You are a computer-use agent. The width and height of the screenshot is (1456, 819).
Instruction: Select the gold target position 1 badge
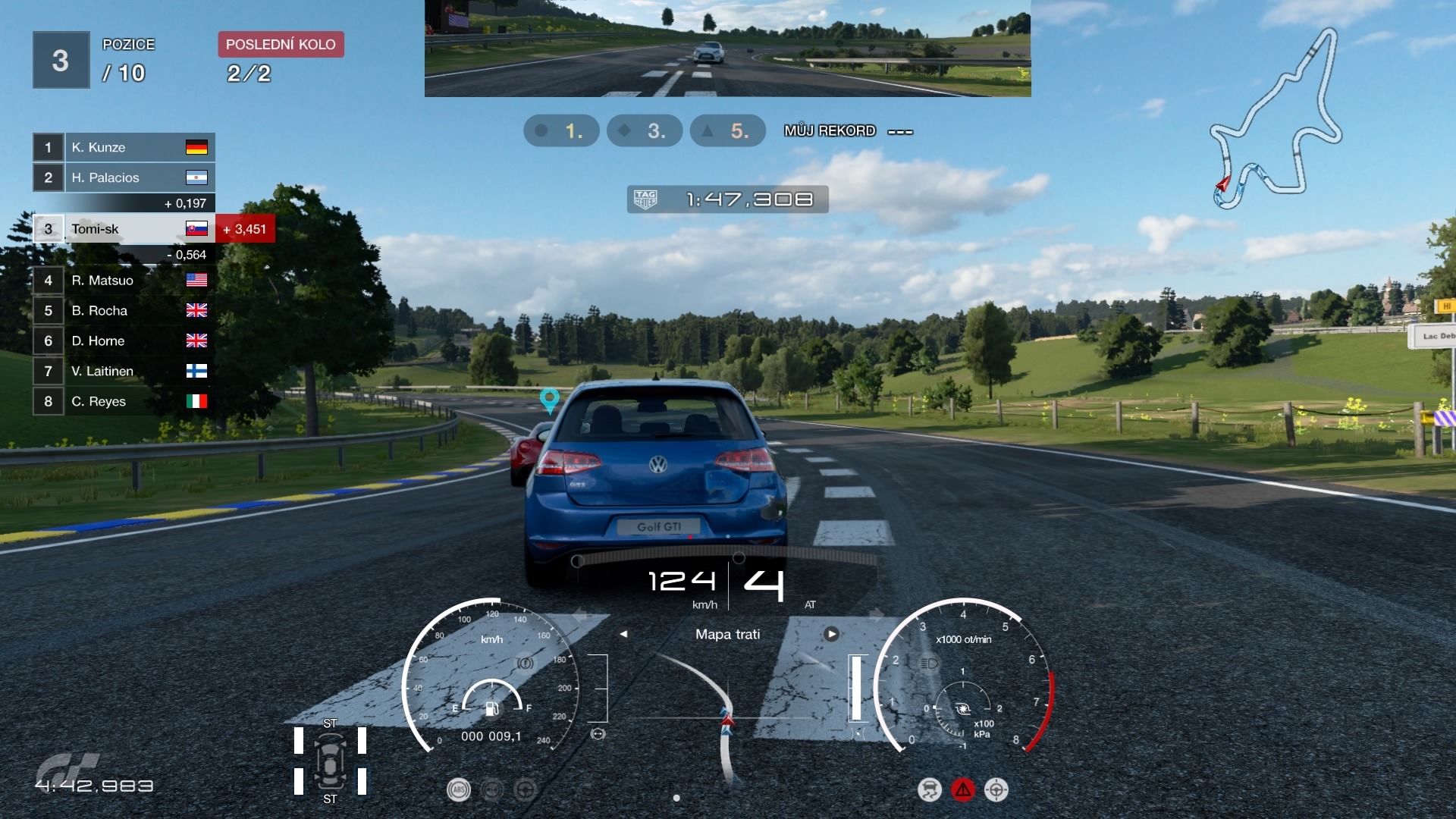tap(561, 131)
